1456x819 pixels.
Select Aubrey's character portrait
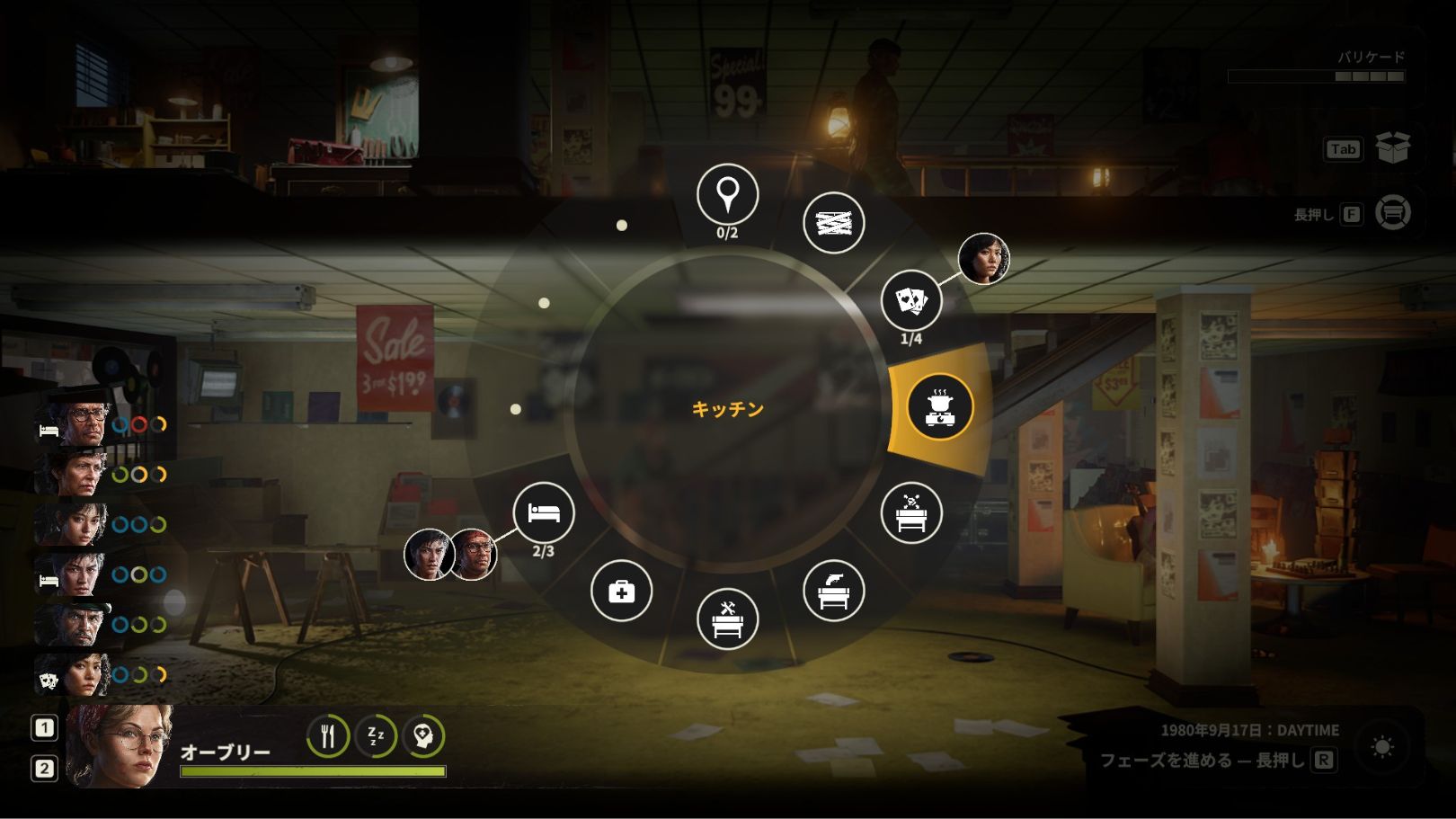[x=119, y=746]
